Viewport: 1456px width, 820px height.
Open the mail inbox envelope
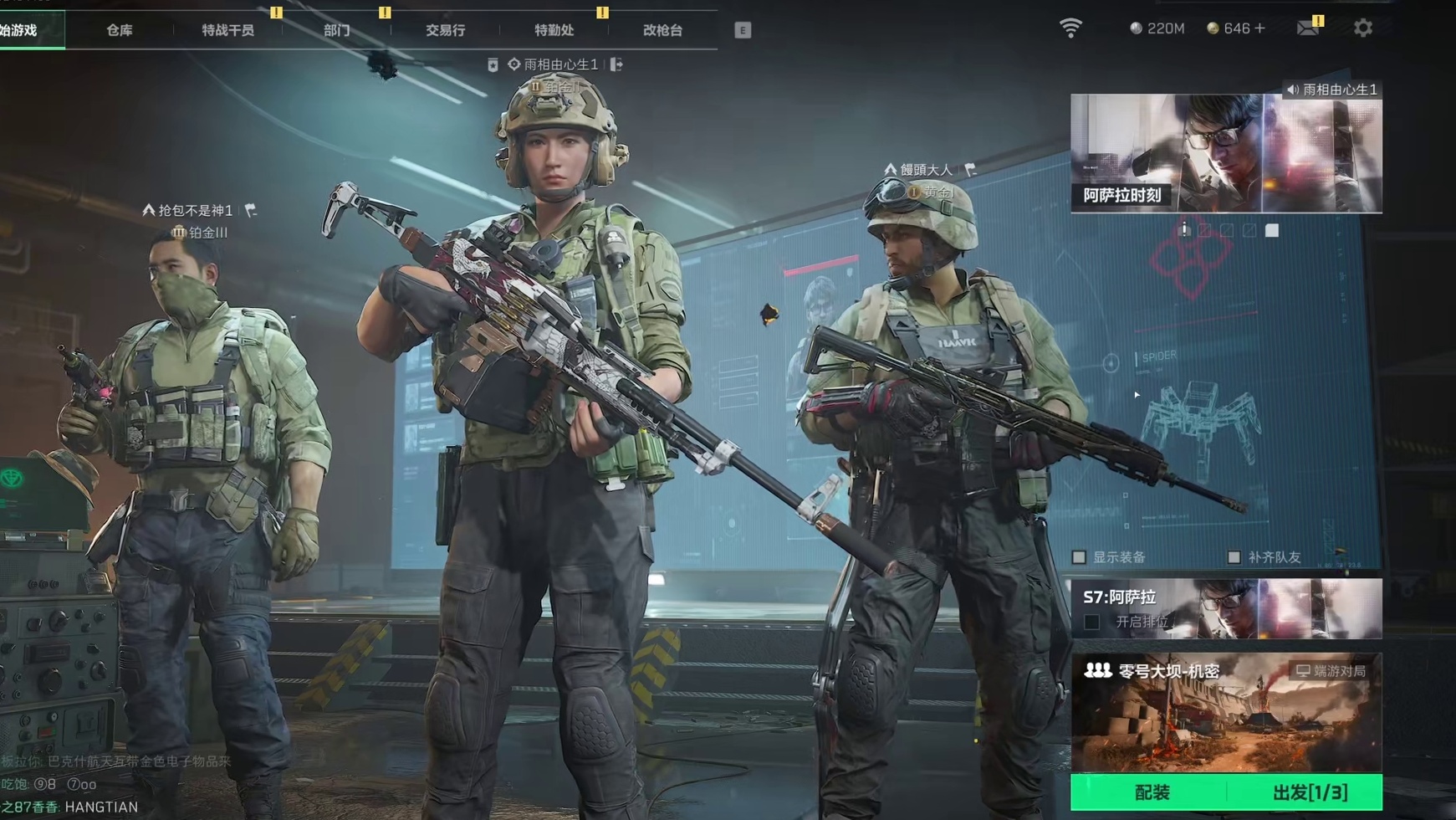pyautogui.click(x=1307, y=28)
